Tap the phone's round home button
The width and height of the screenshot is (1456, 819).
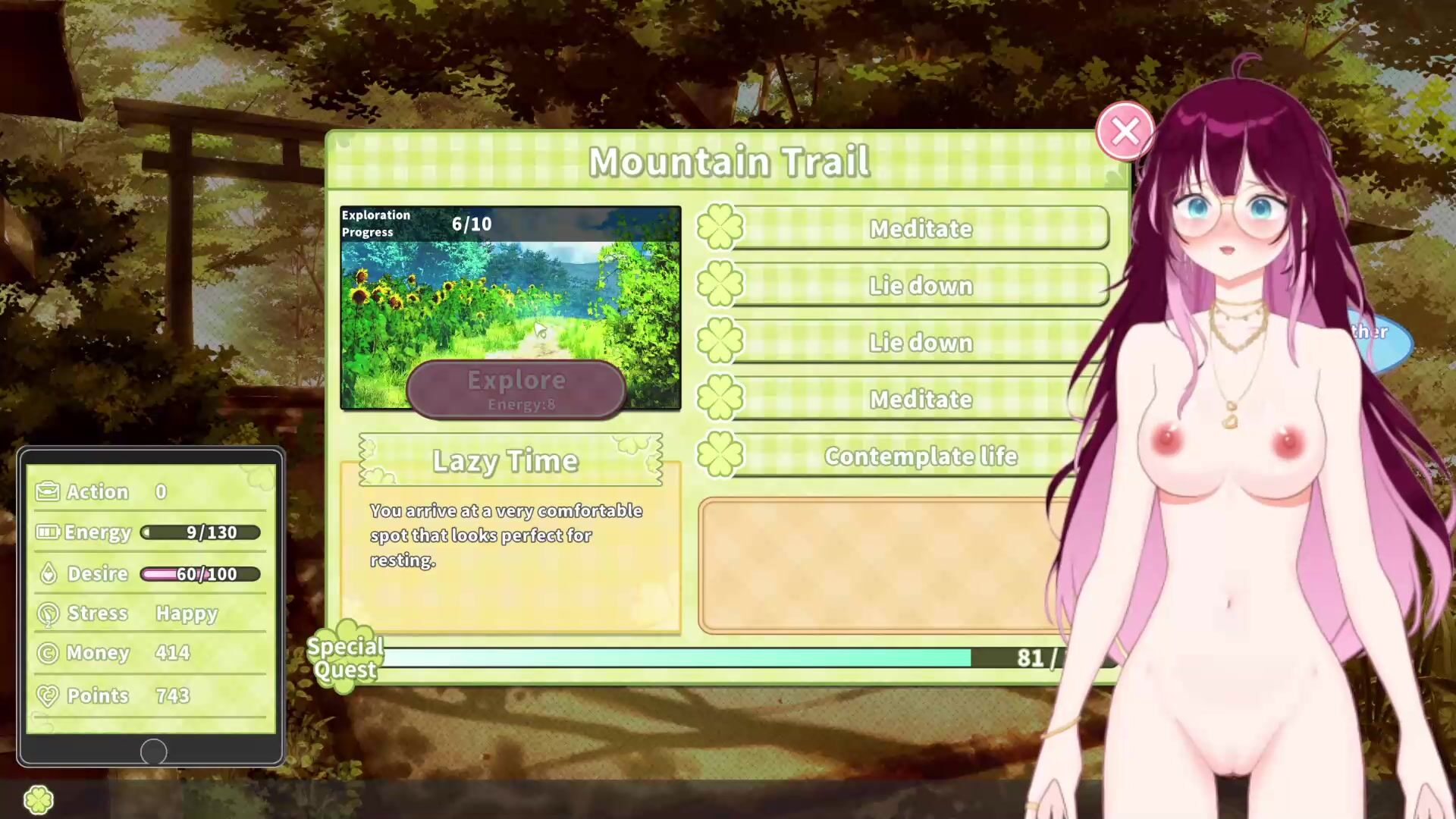pos(153,752)
